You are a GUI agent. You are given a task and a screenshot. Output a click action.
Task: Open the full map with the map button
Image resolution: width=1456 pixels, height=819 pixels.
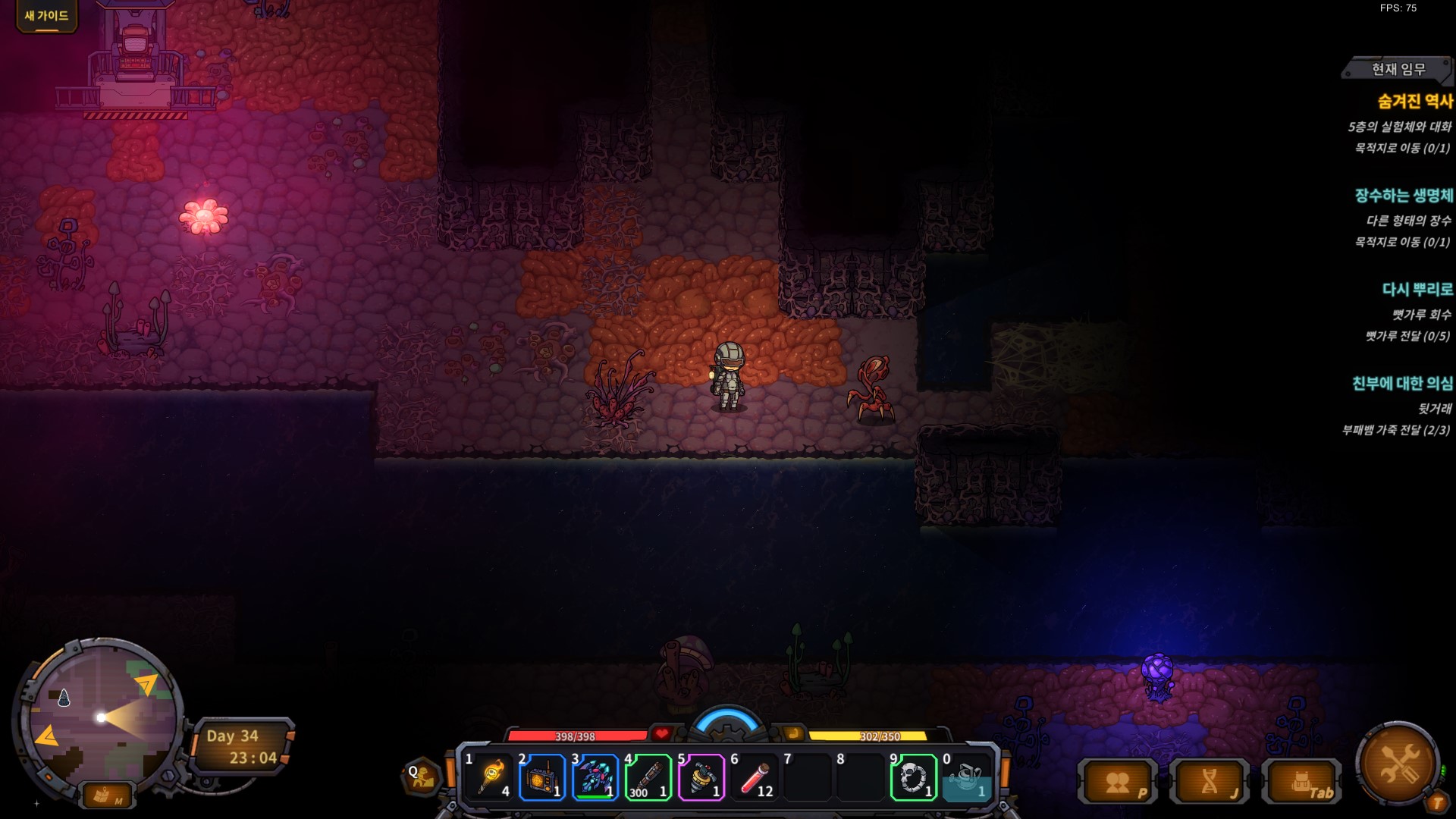coord(105,795)
